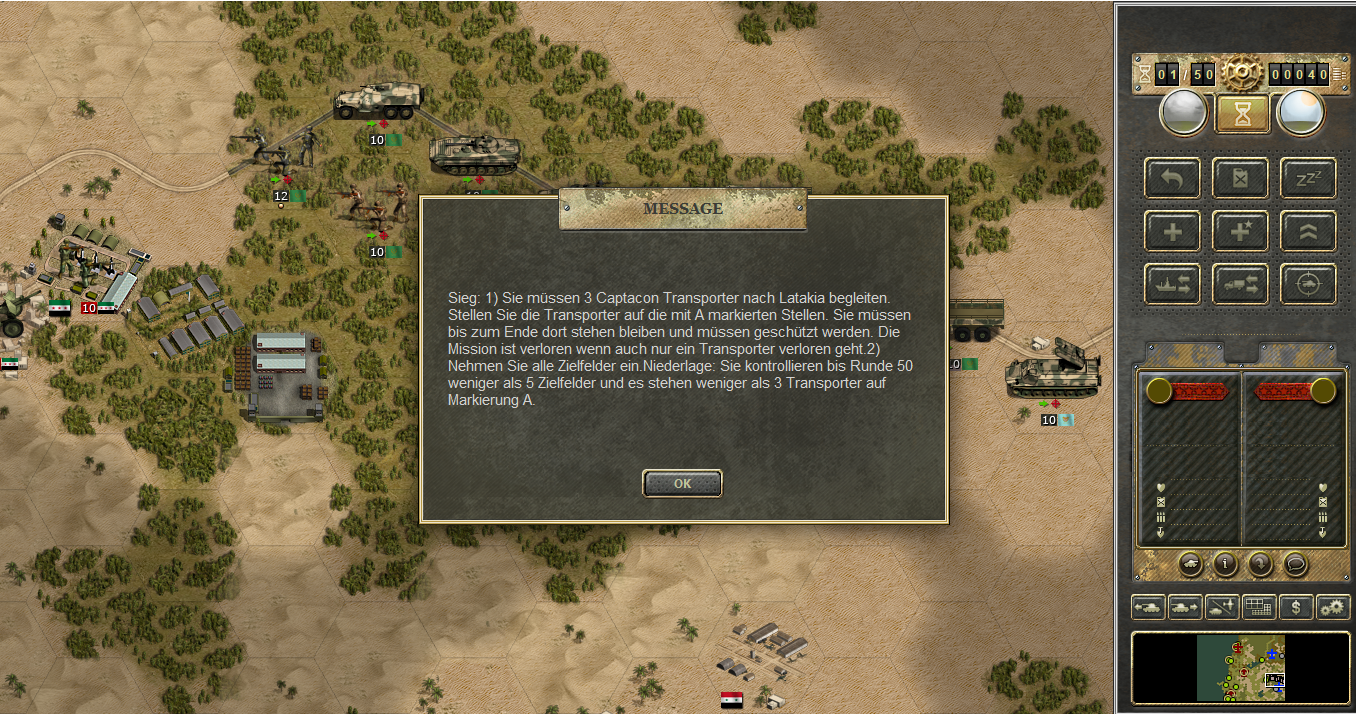Open the speech bubble message button

pos(1296,564)
